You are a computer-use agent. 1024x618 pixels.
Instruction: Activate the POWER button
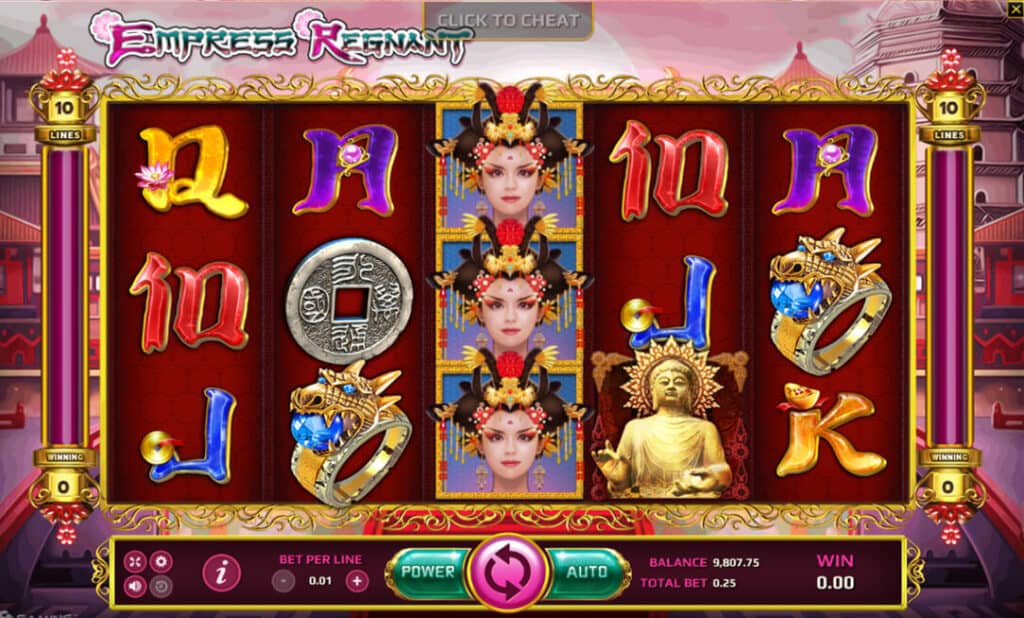pos(428,572)
